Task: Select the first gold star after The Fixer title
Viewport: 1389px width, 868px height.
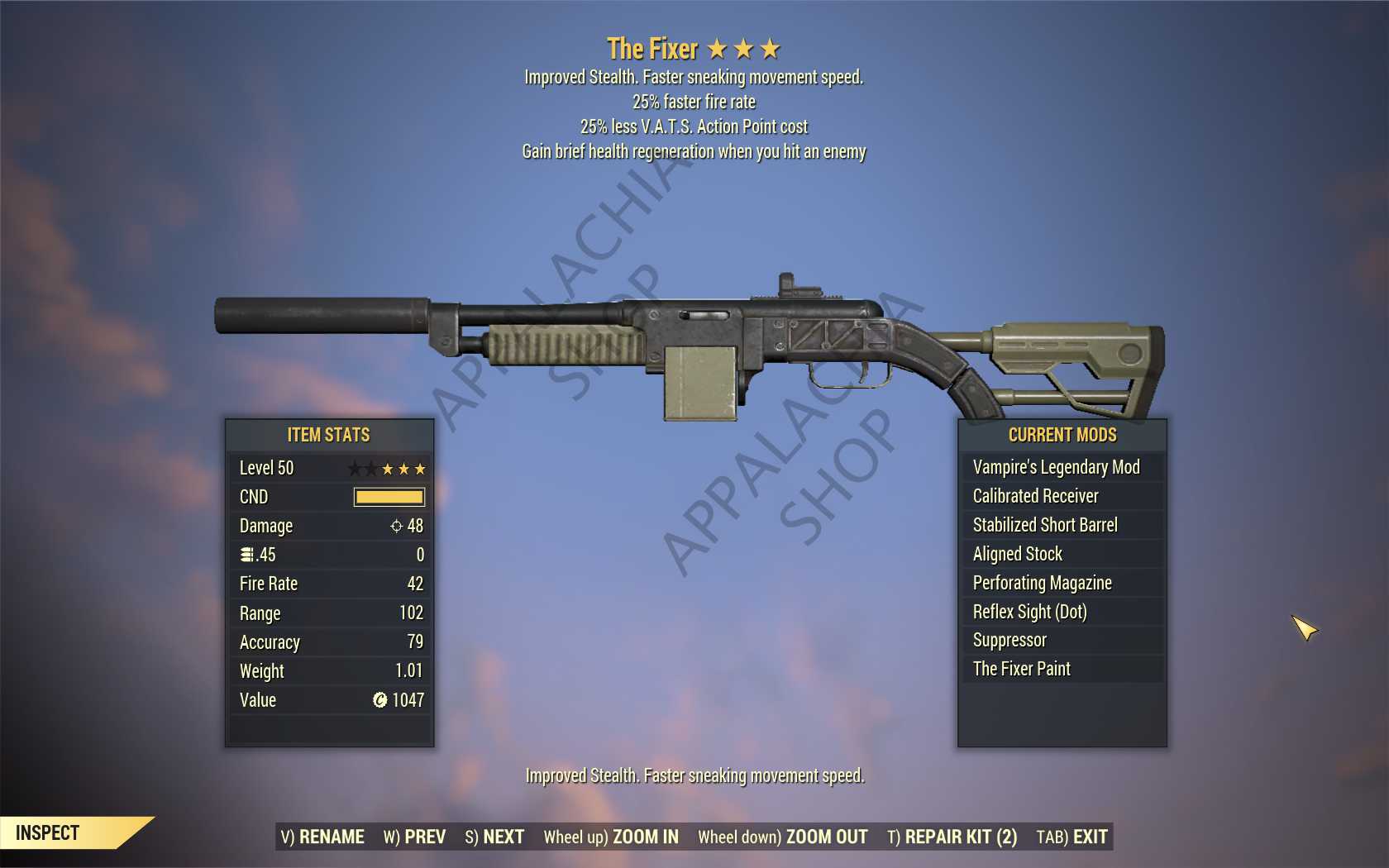Action: pos(718,49)
